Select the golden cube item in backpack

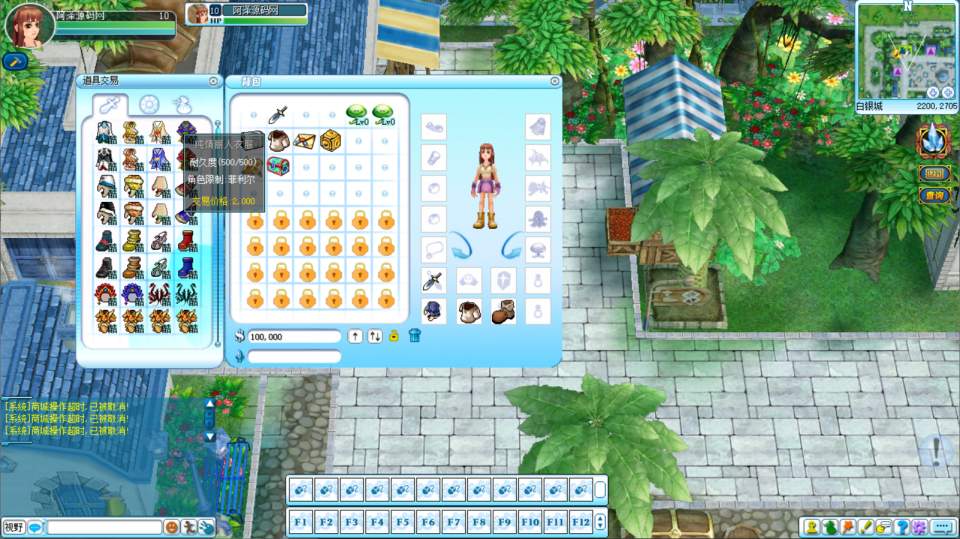[x=331, y=139]
